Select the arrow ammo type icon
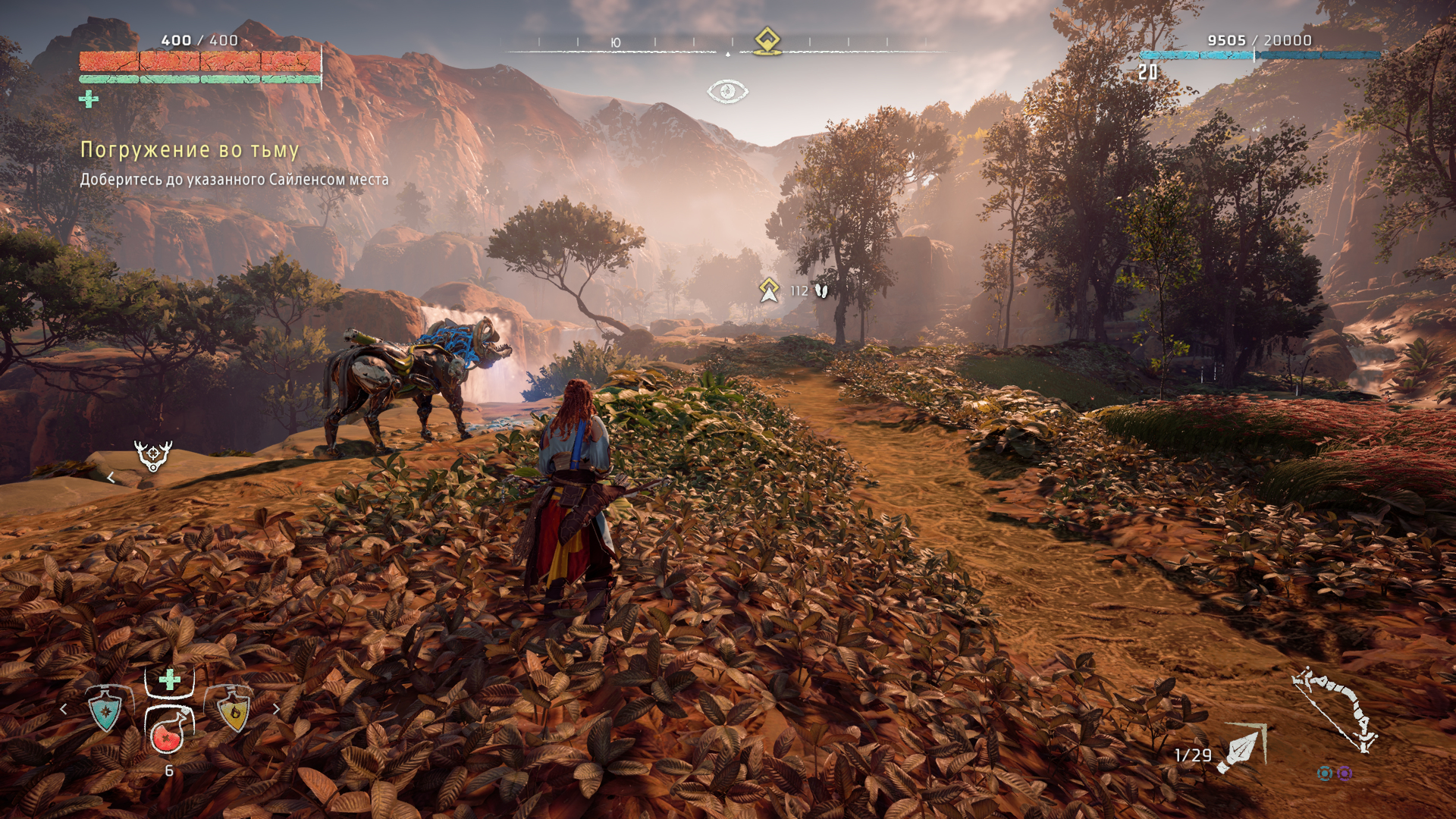Image resolution: width=1456 pixels, height=819 pixels. tap(1242, 749)
